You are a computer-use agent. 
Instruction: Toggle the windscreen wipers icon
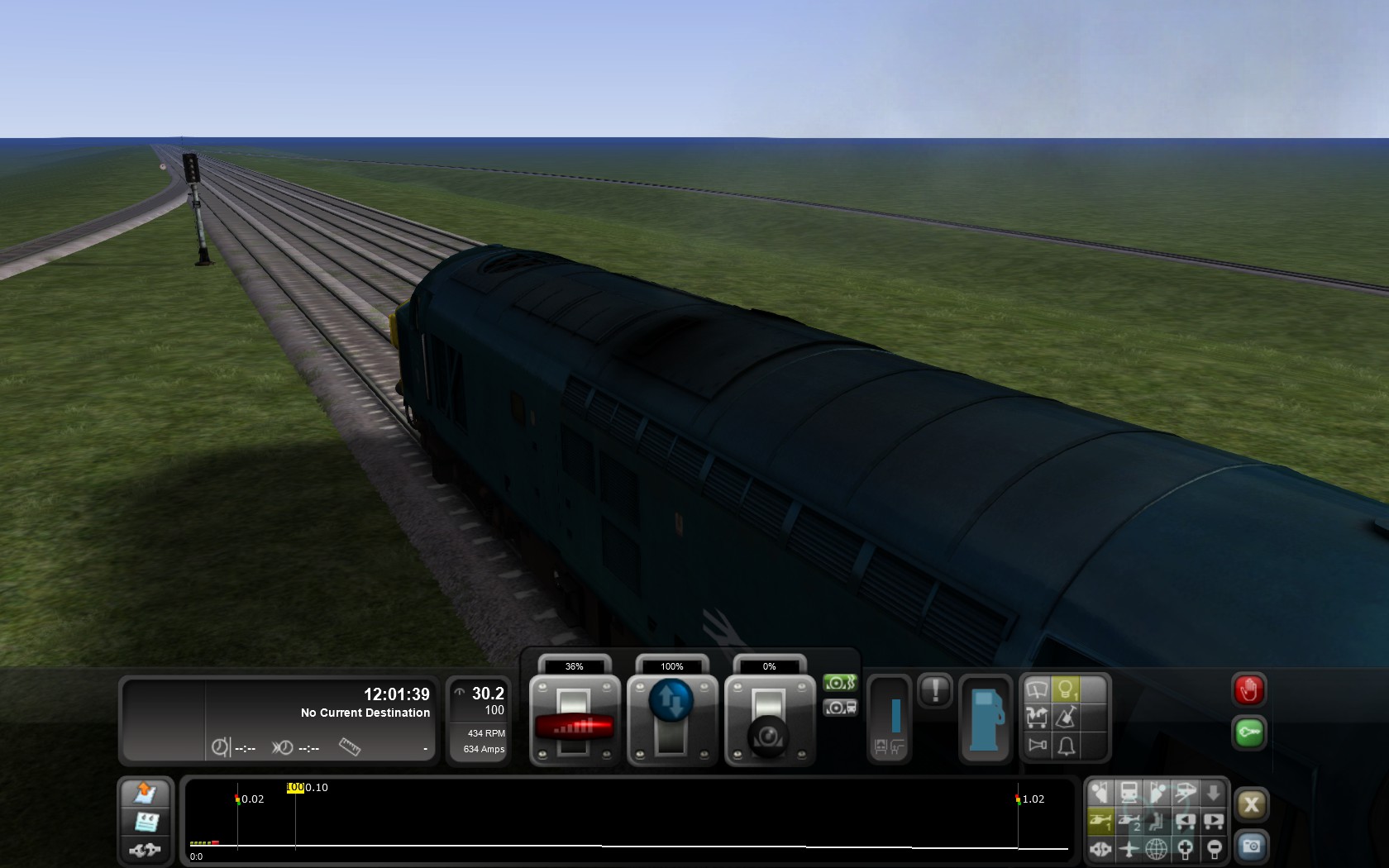tap(1037, 689)
